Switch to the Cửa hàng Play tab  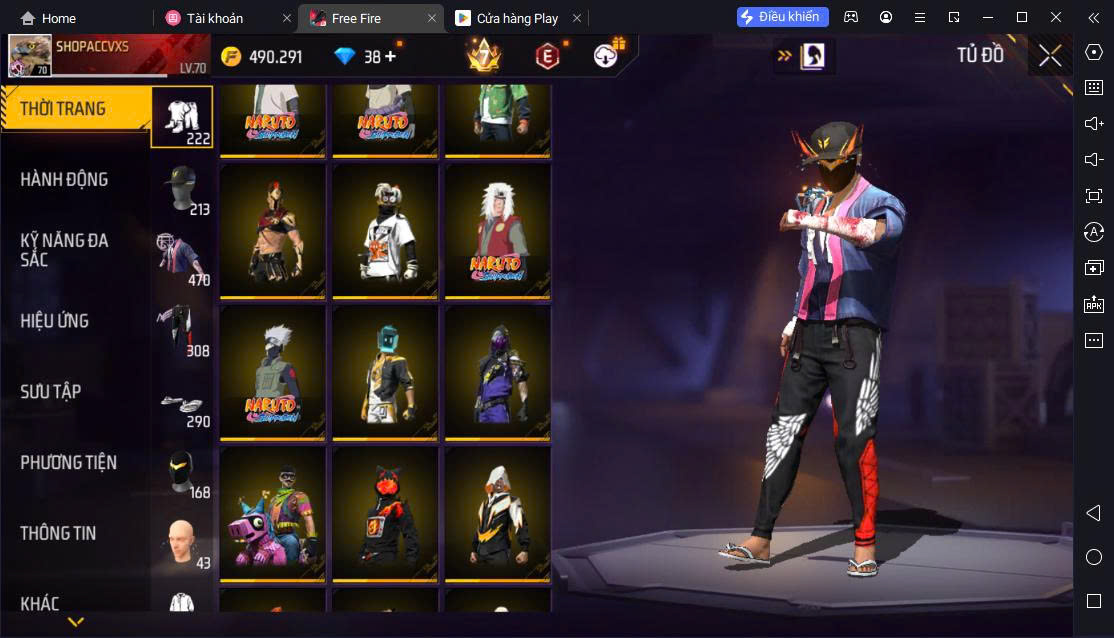(x=518, y=18)
